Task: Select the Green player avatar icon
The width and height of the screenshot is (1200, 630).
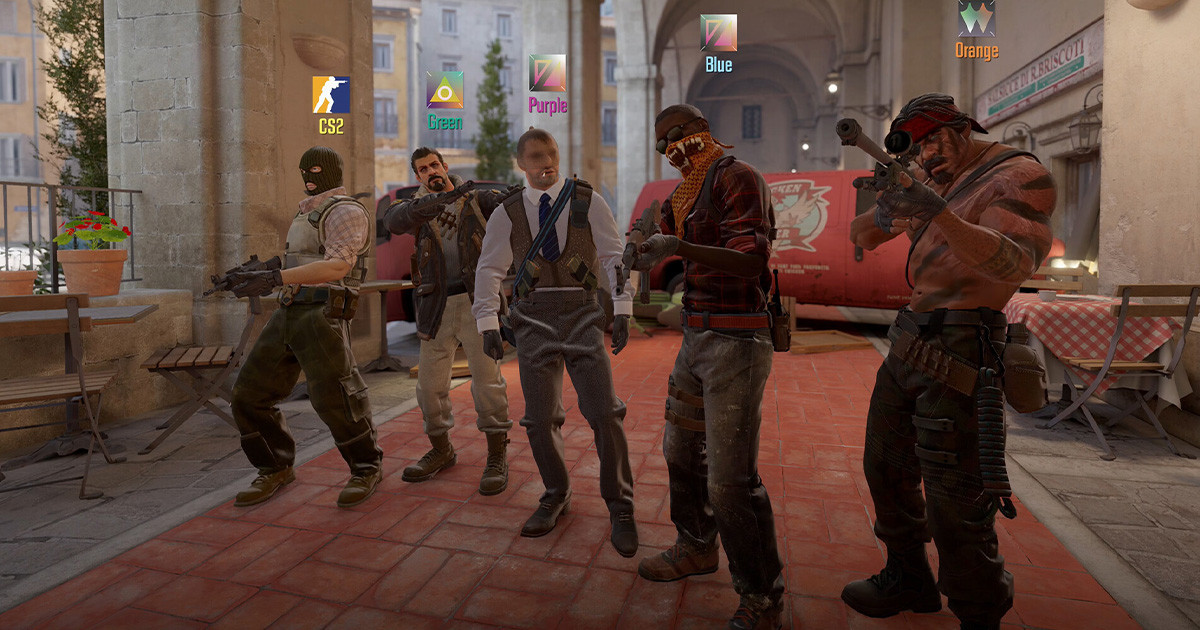Action: [445, 90]
